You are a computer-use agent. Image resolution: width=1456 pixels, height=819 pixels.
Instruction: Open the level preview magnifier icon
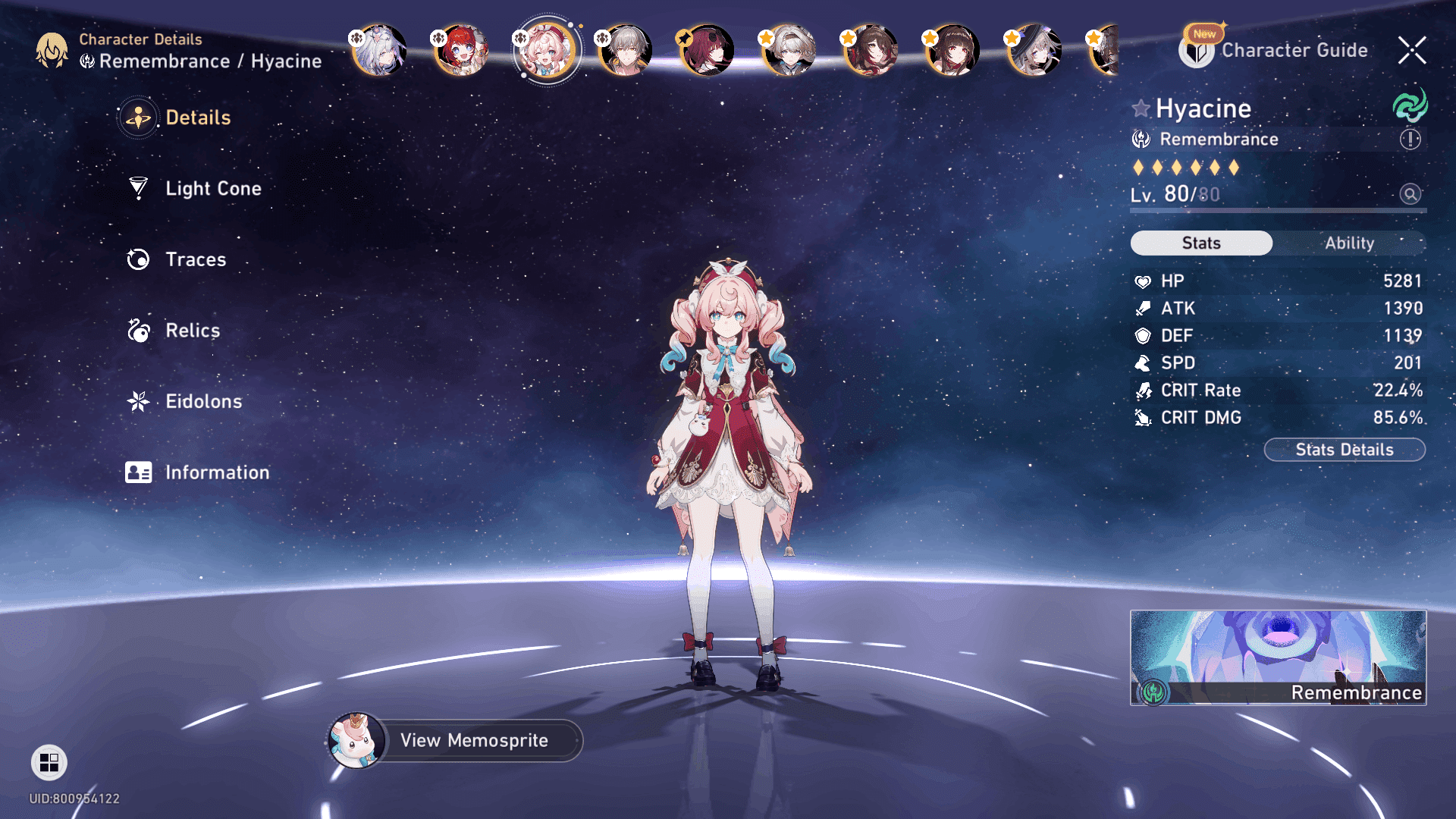coord(1410,194)
